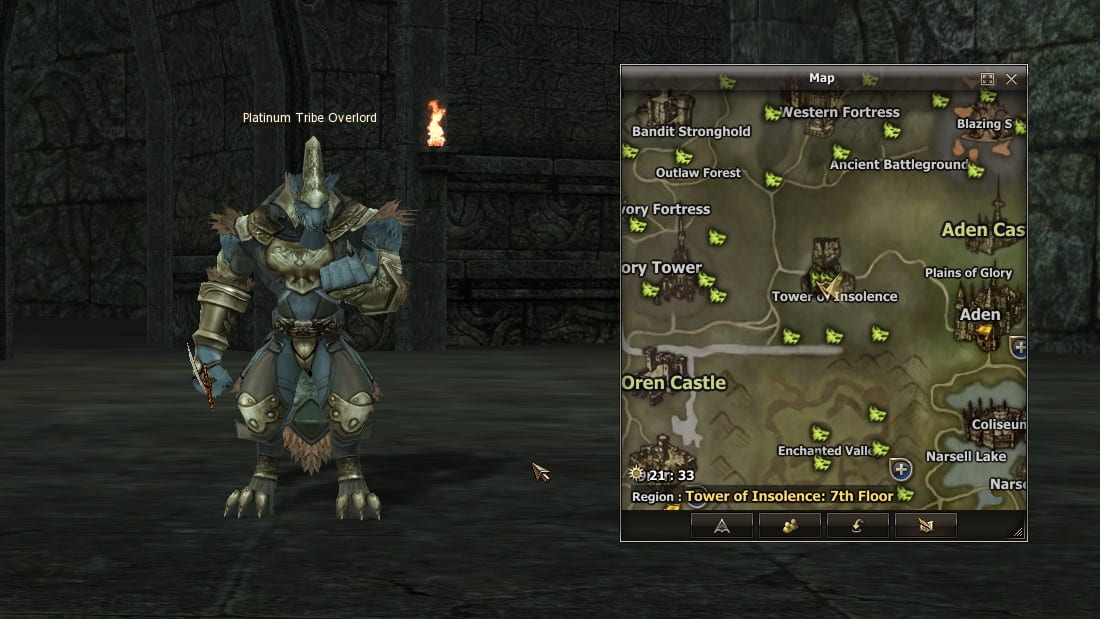Viewport: 1100px width, 619px height.
Task: Click the curved arrow button under the map
Action: pyautogui.click(x=857, y=526)
